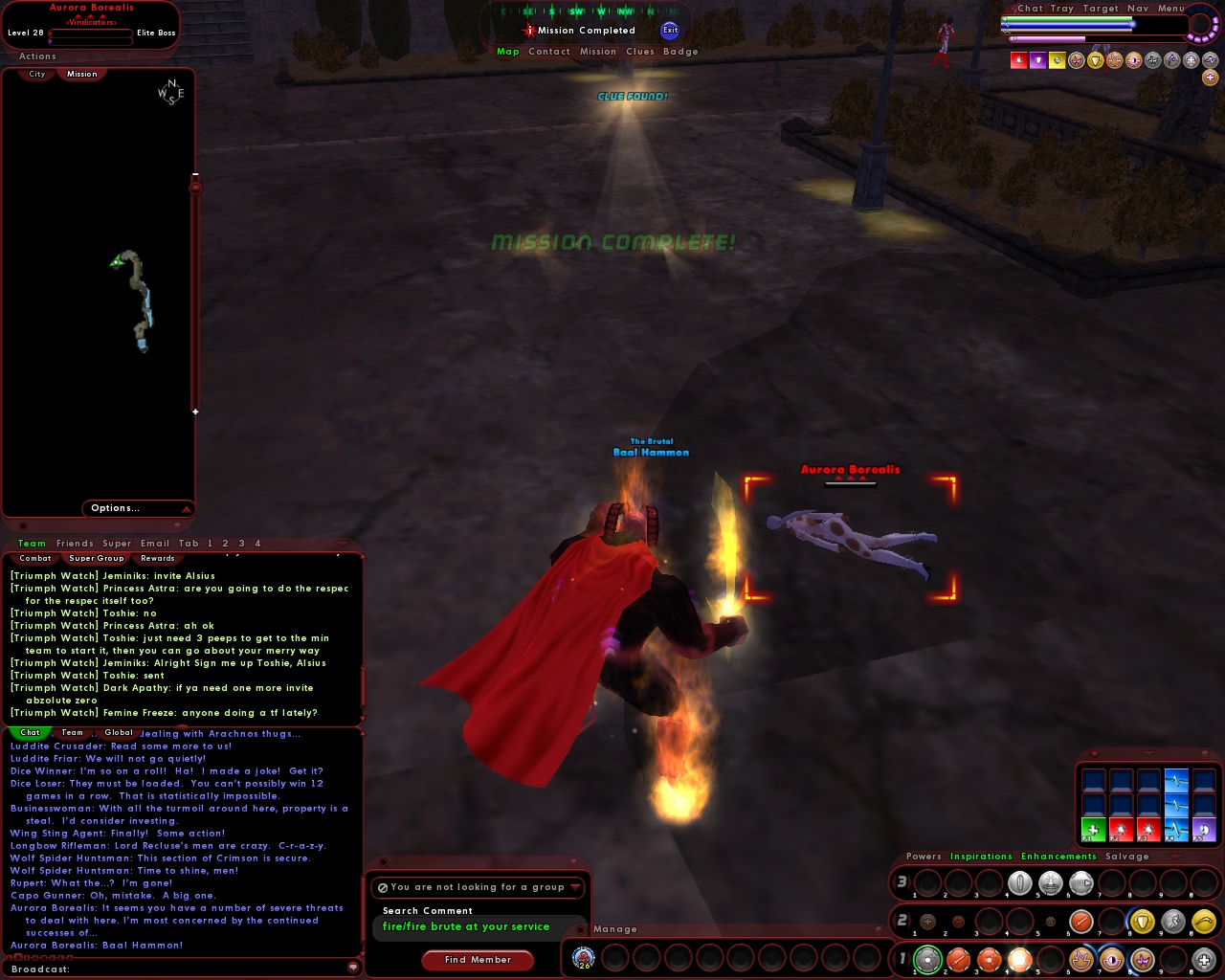Use the red damage inspiration in the top-right tray
The width and height of the screenshot is (1225, 980).
point(1018,60)
